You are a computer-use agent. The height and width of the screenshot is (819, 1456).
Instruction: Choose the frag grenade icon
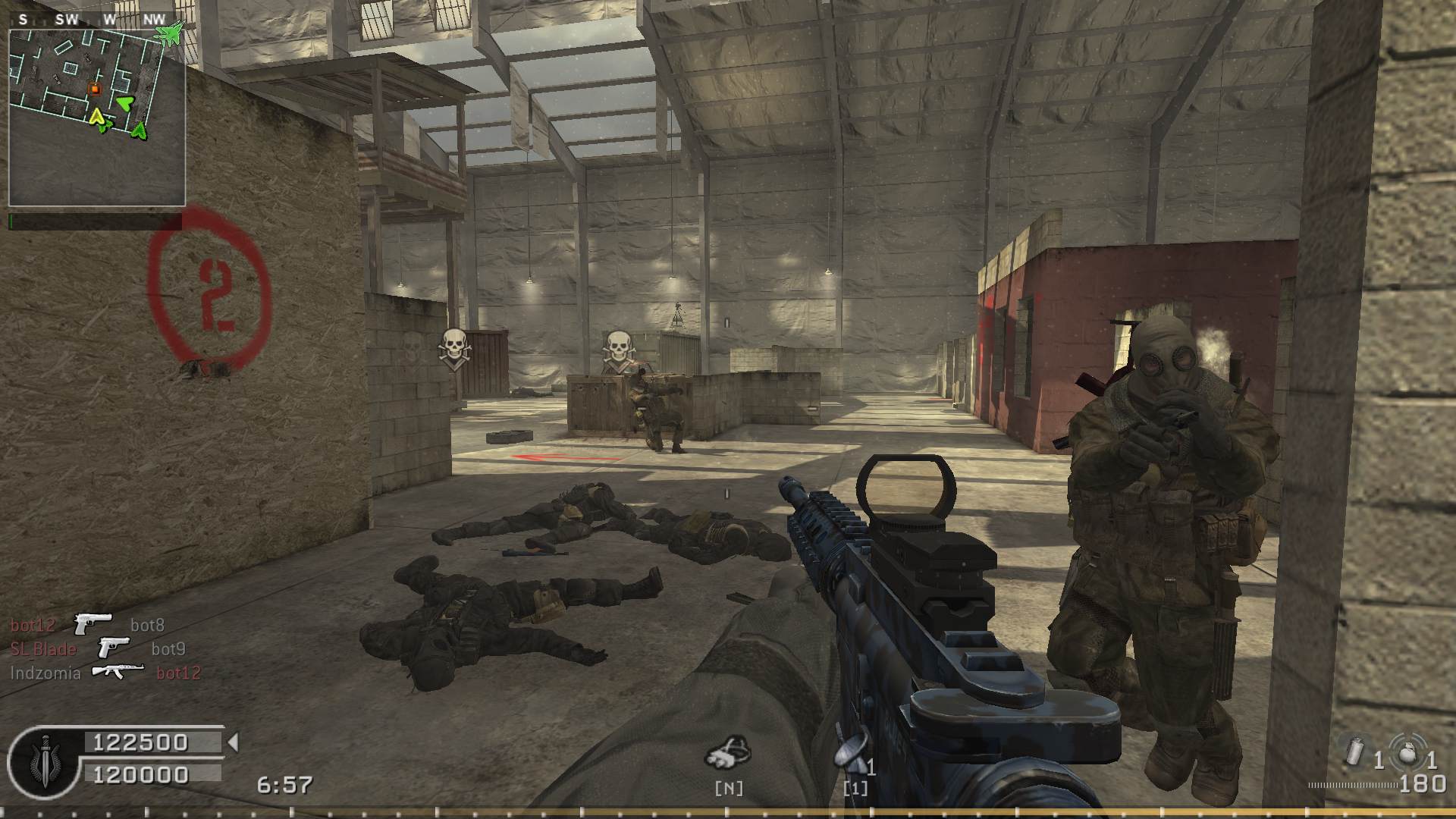click(1408, 752)
